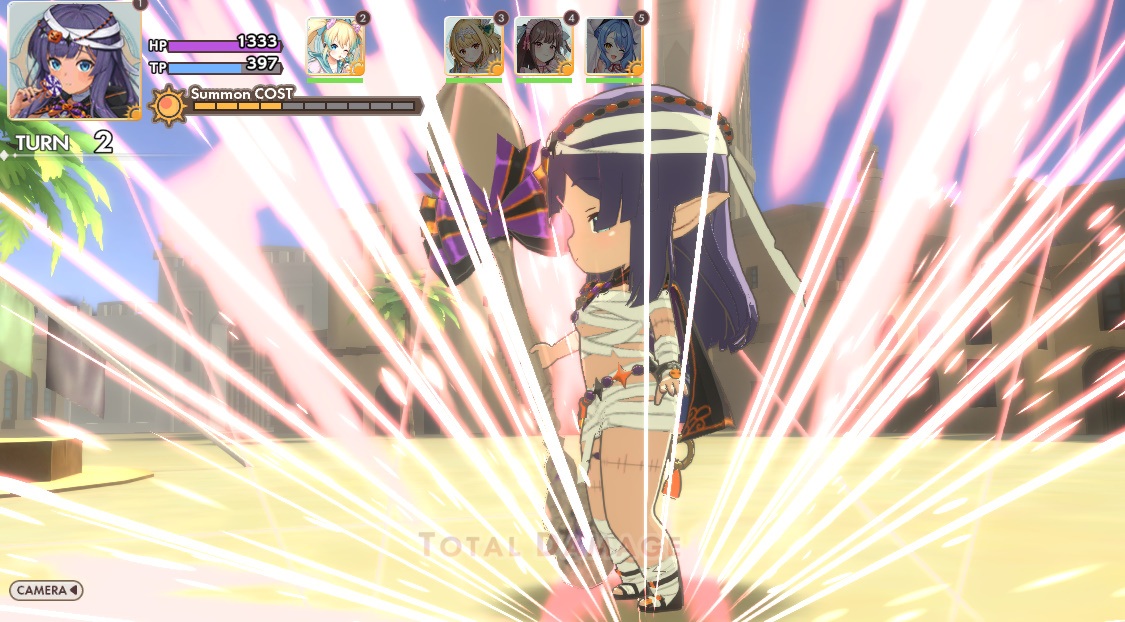The width and height of the screenshot is (1125, 622).
Task: Choose the winking green-haired party portrait
Action: tap(335, 46)
